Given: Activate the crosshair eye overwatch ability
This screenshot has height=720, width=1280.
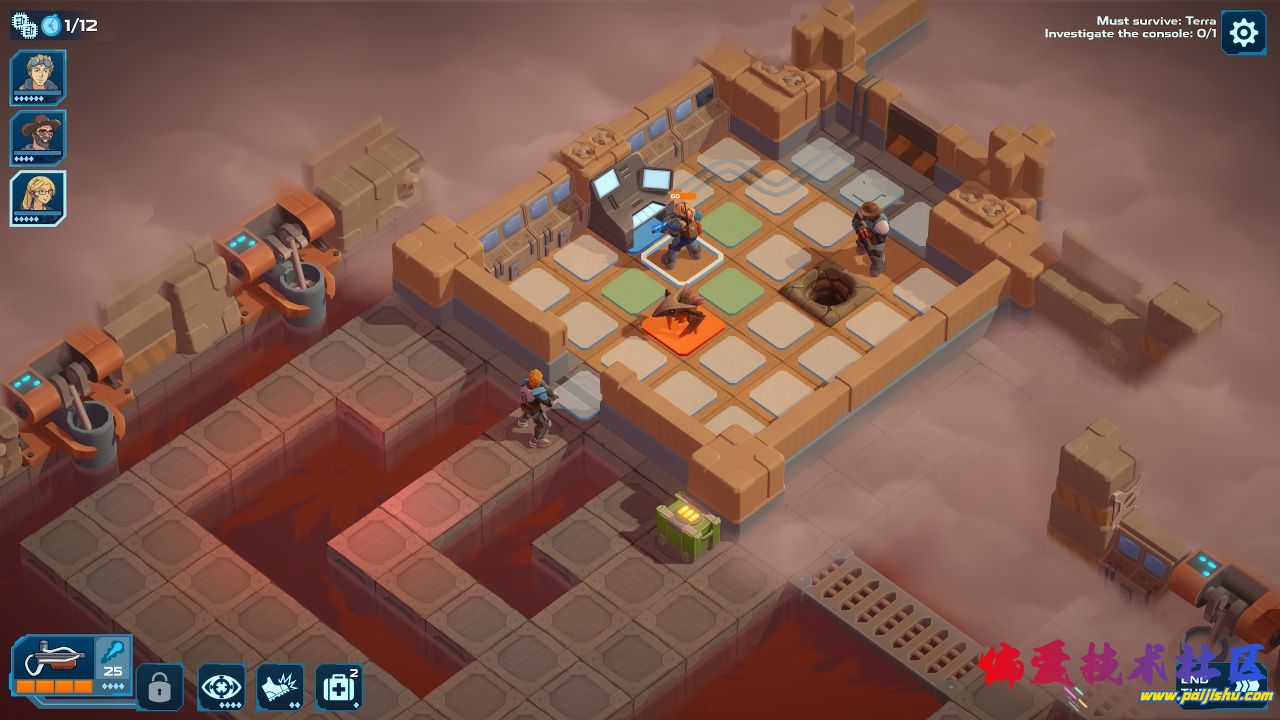Looking at the screenshot, I should [221, 687].
